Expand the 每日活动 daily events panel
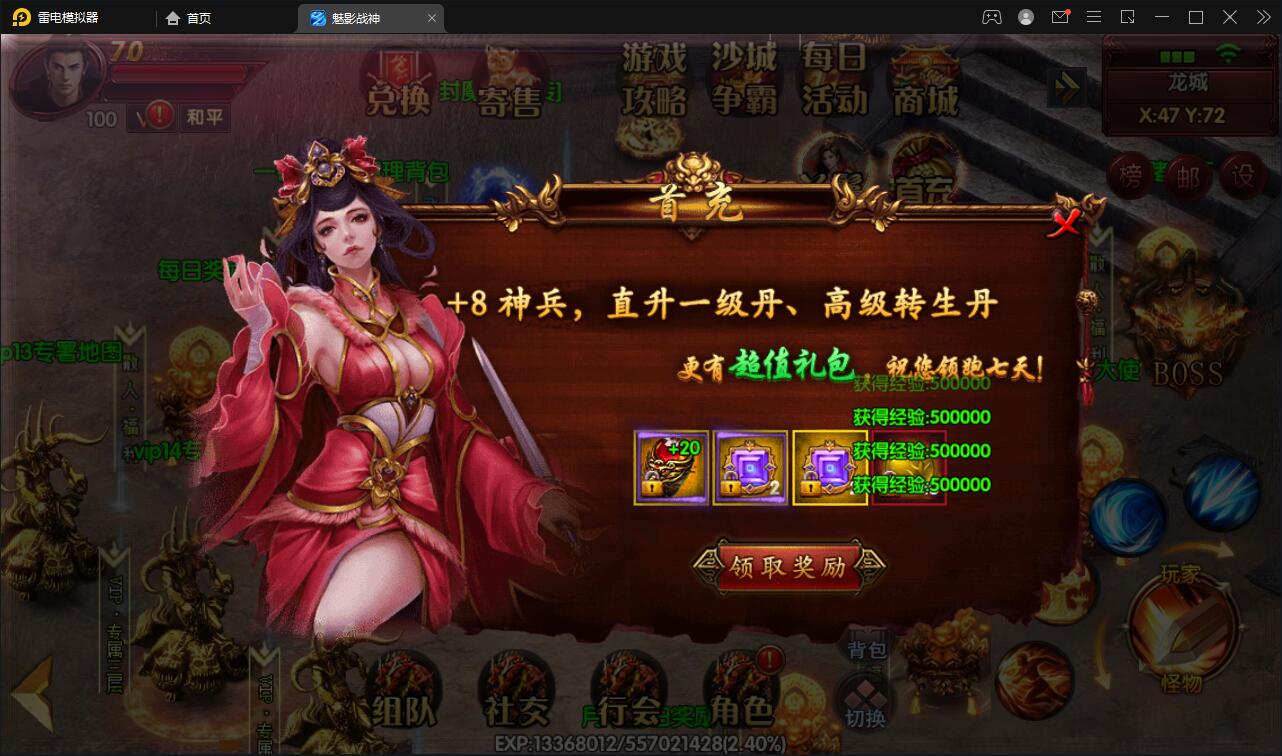This screenshot has width=1282, height=756. point(833,85)
